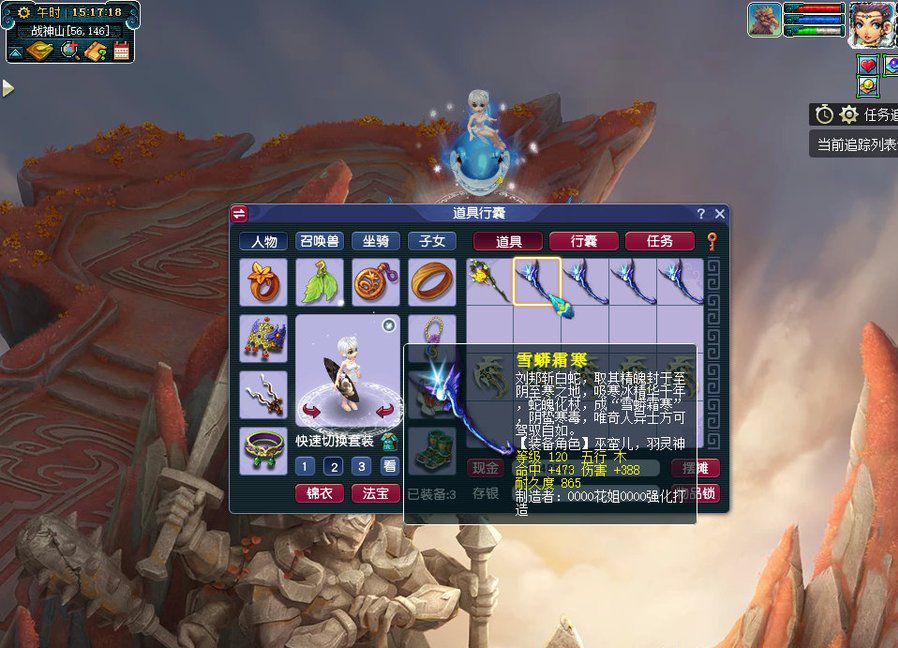Screen dimensions: 898x648
Task: Pick the yellow flower staff in the bag
Action: [x=489, y=281]
